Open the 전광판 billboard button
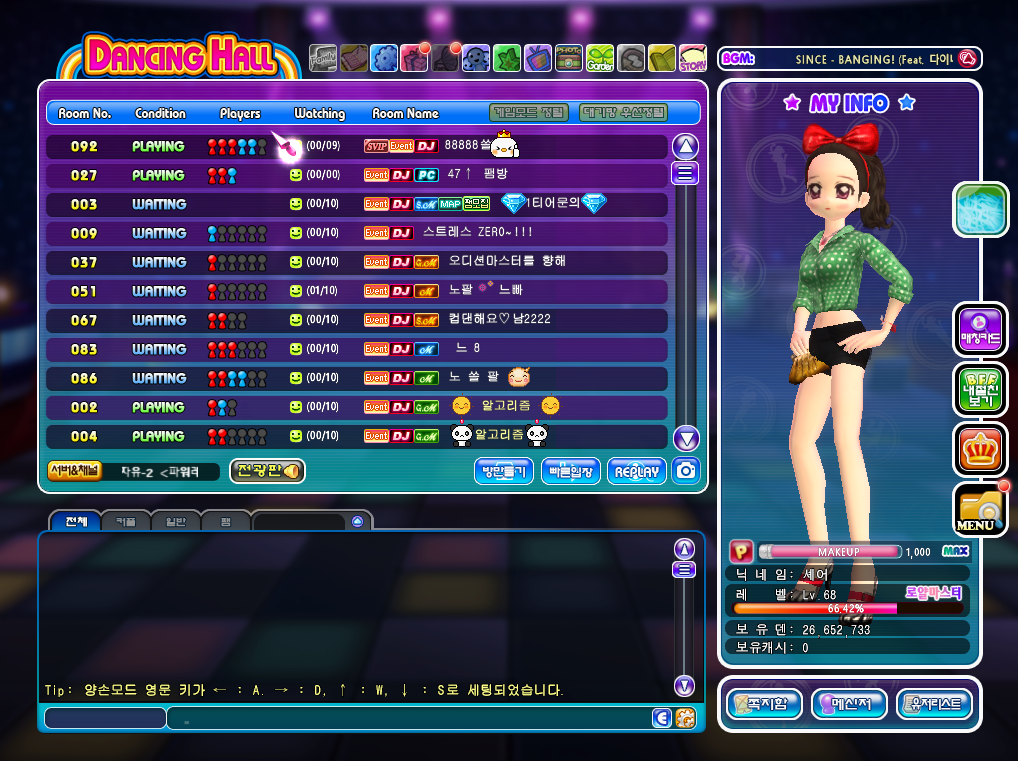This screenshot has height=761, width=1018. tap(267, 472)
